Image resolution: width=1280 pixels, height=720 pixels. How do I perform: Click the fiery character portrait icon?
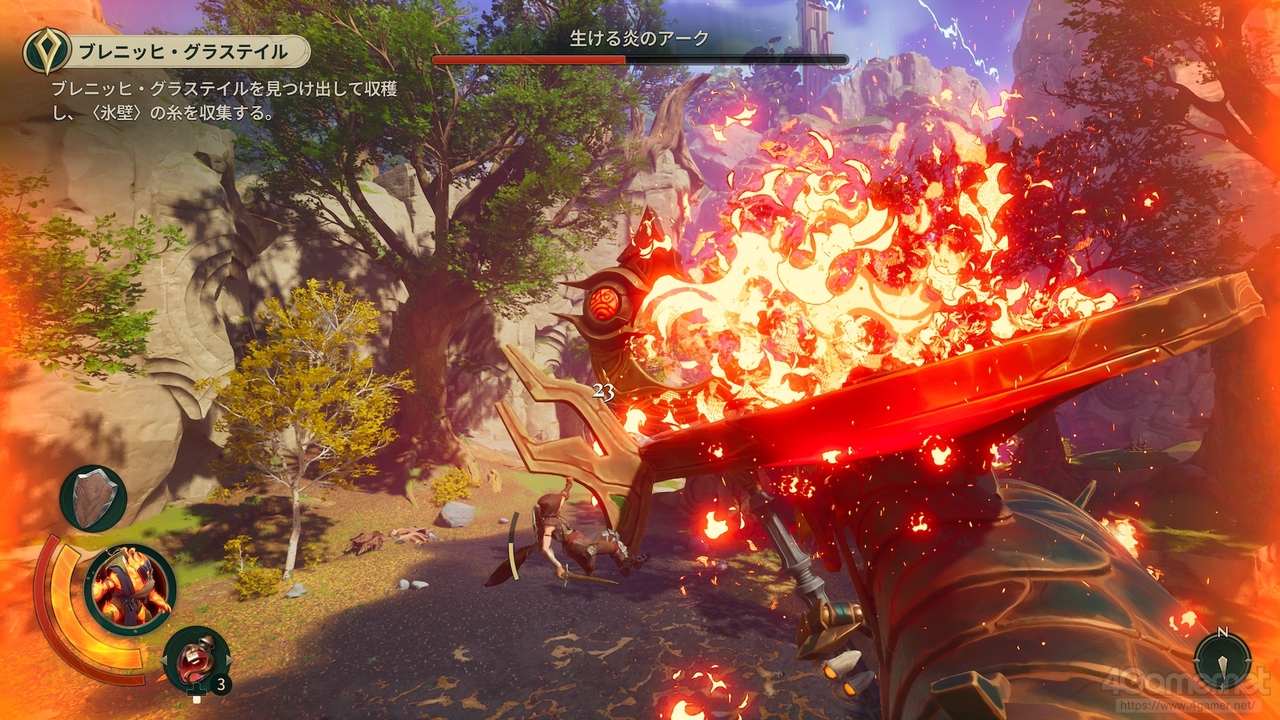(130, 589)
